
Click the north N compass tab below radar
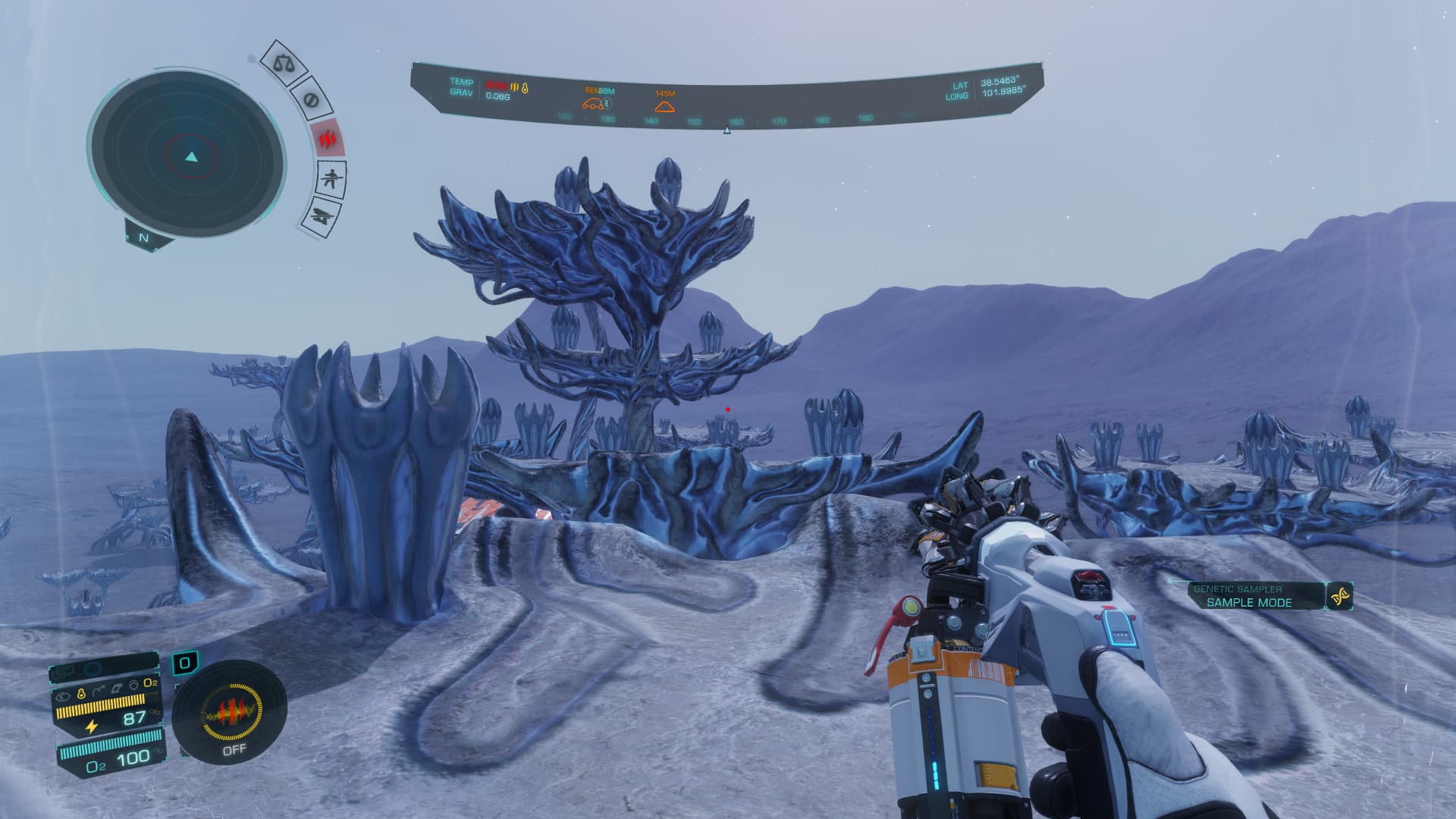click(x=144, y=237)
